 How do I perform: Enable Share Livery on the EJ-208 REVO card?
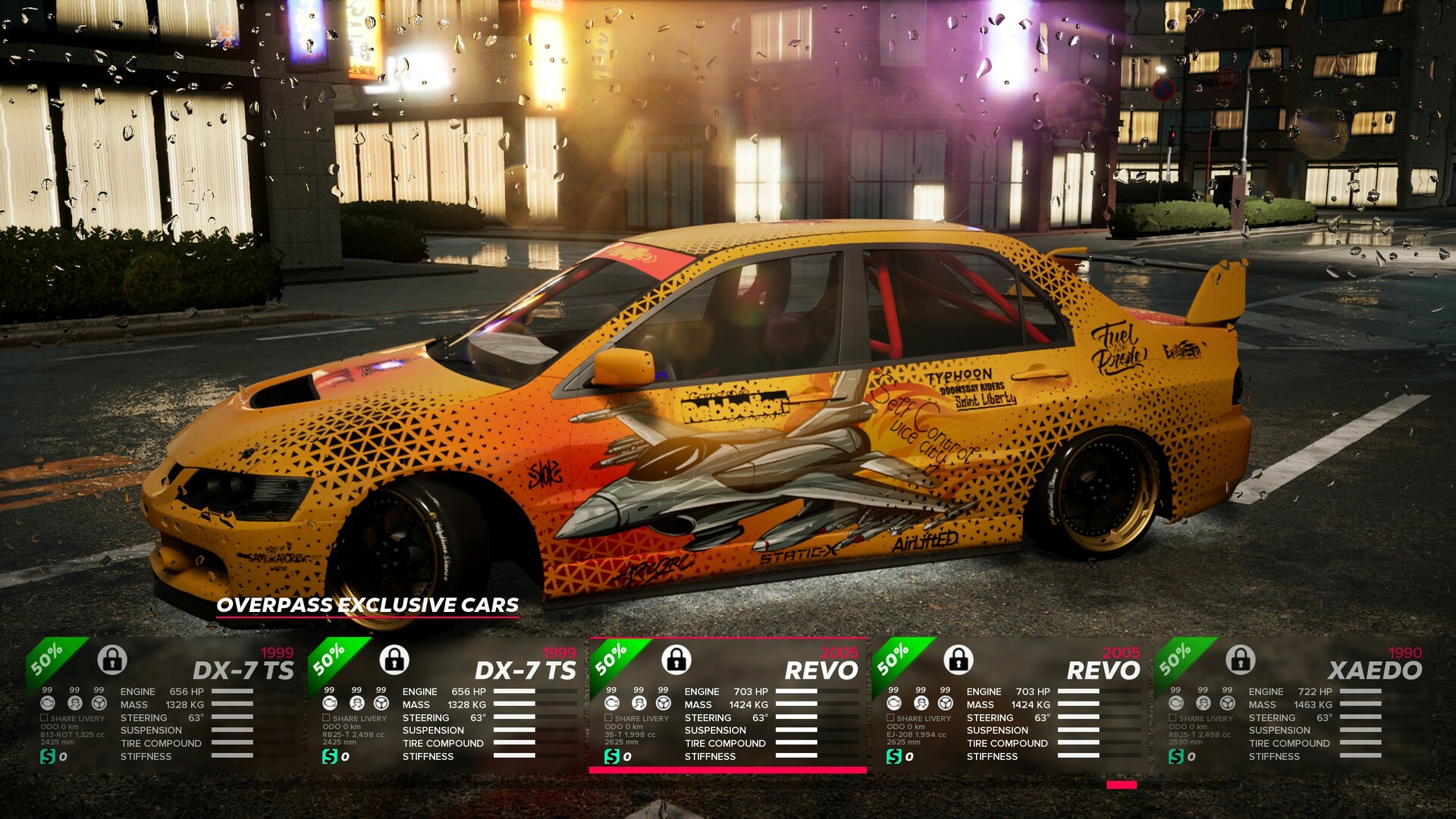891,717
